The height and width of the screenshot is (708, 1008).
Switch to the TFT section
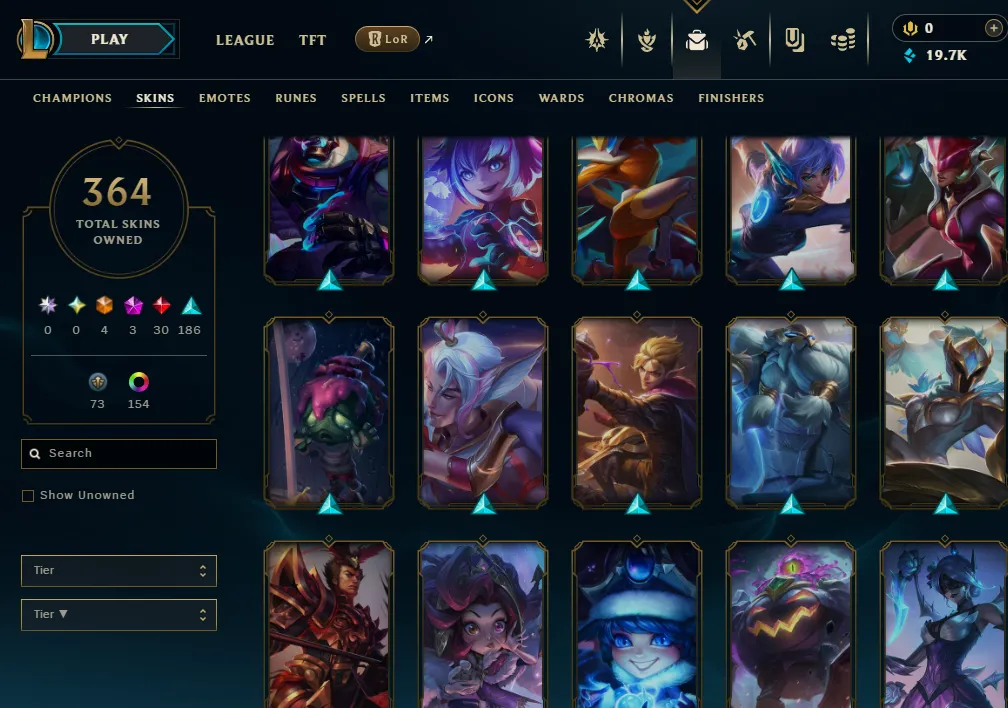(312, 40)
